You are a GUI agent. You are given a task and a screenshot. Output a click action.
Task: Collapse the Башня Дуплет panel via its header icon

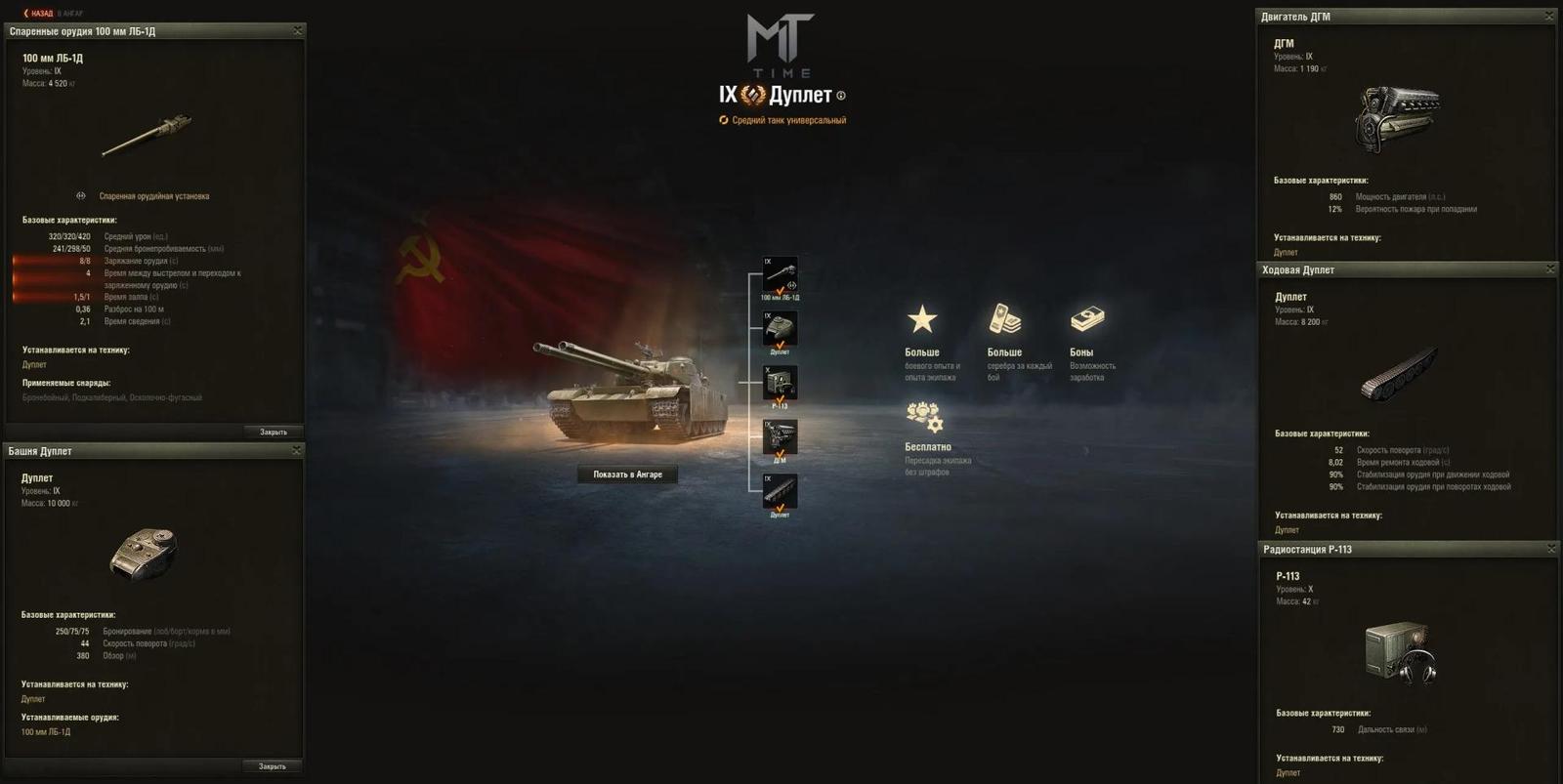(x=297, y=450)
